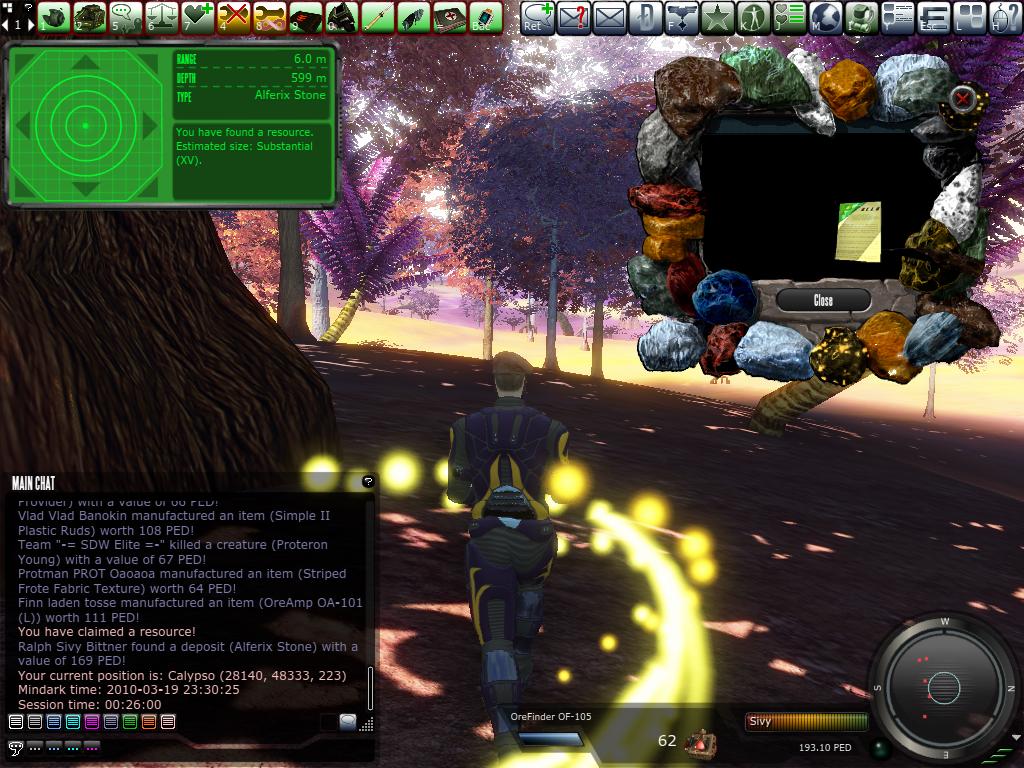The height and width of the screenshot is (768, 1024).
Task: Choose the speech bubble quickbar icon
Action: coord(126,17)
